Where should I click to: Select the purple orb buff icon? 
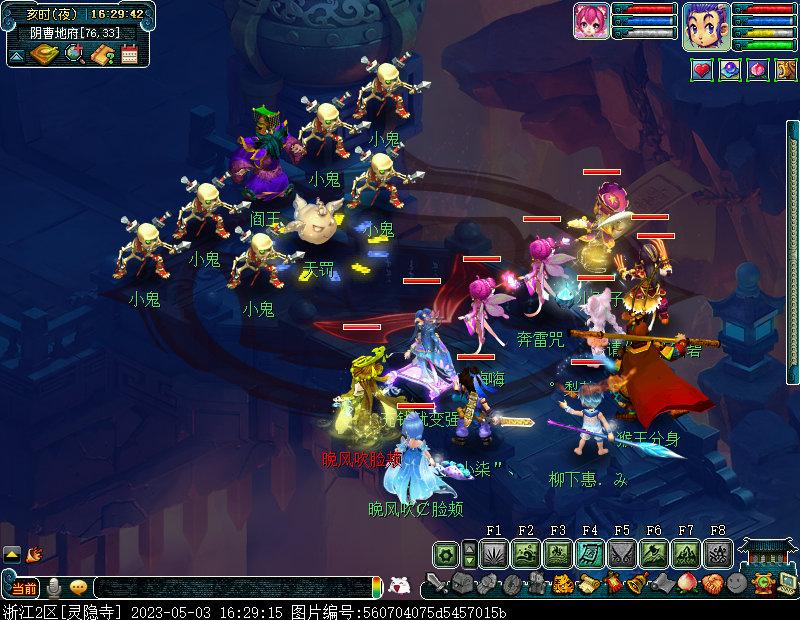tap(730, 70)
